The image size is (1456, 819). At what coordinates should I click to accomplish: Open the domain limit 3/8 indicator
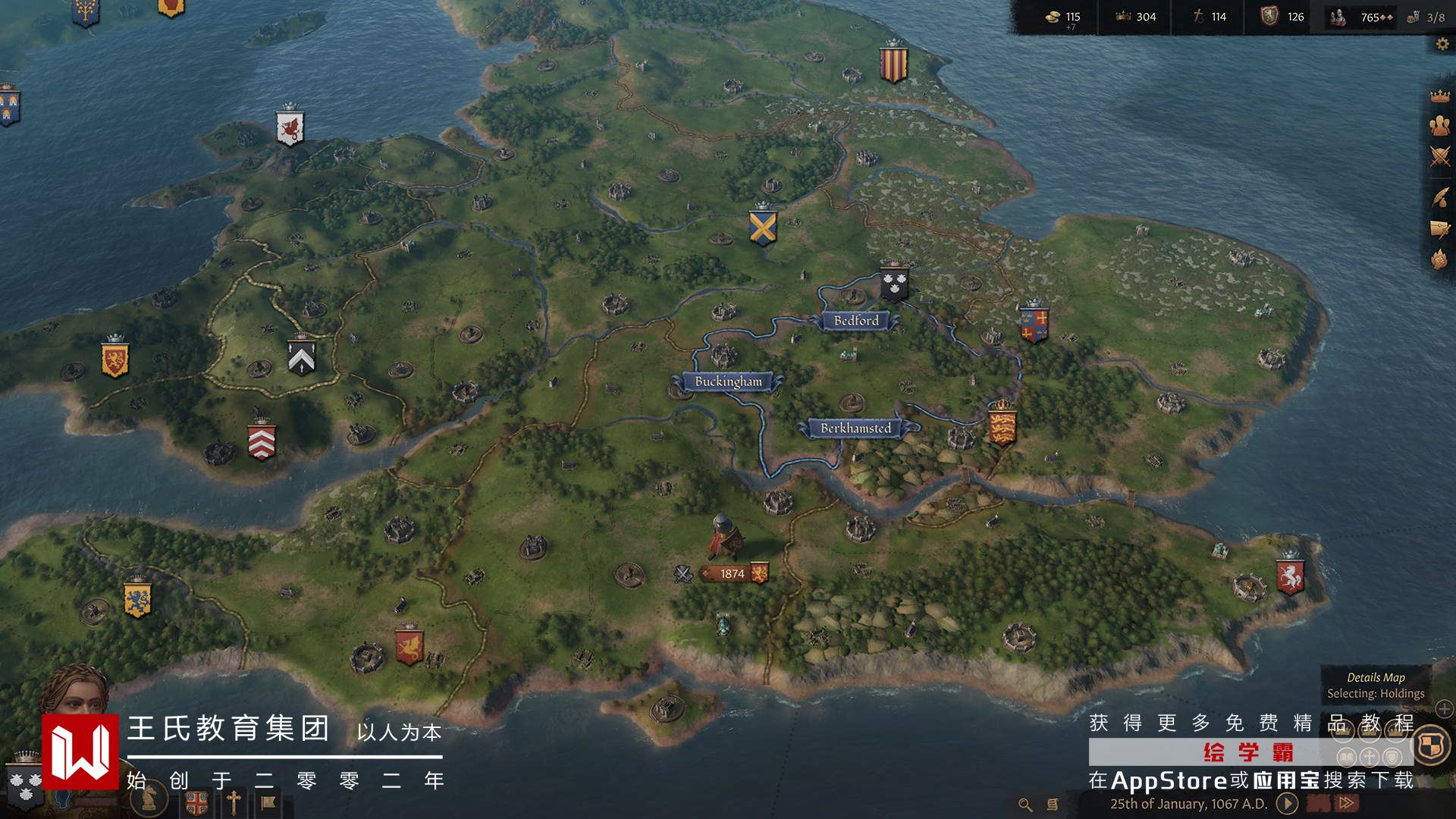[1426, 17]
